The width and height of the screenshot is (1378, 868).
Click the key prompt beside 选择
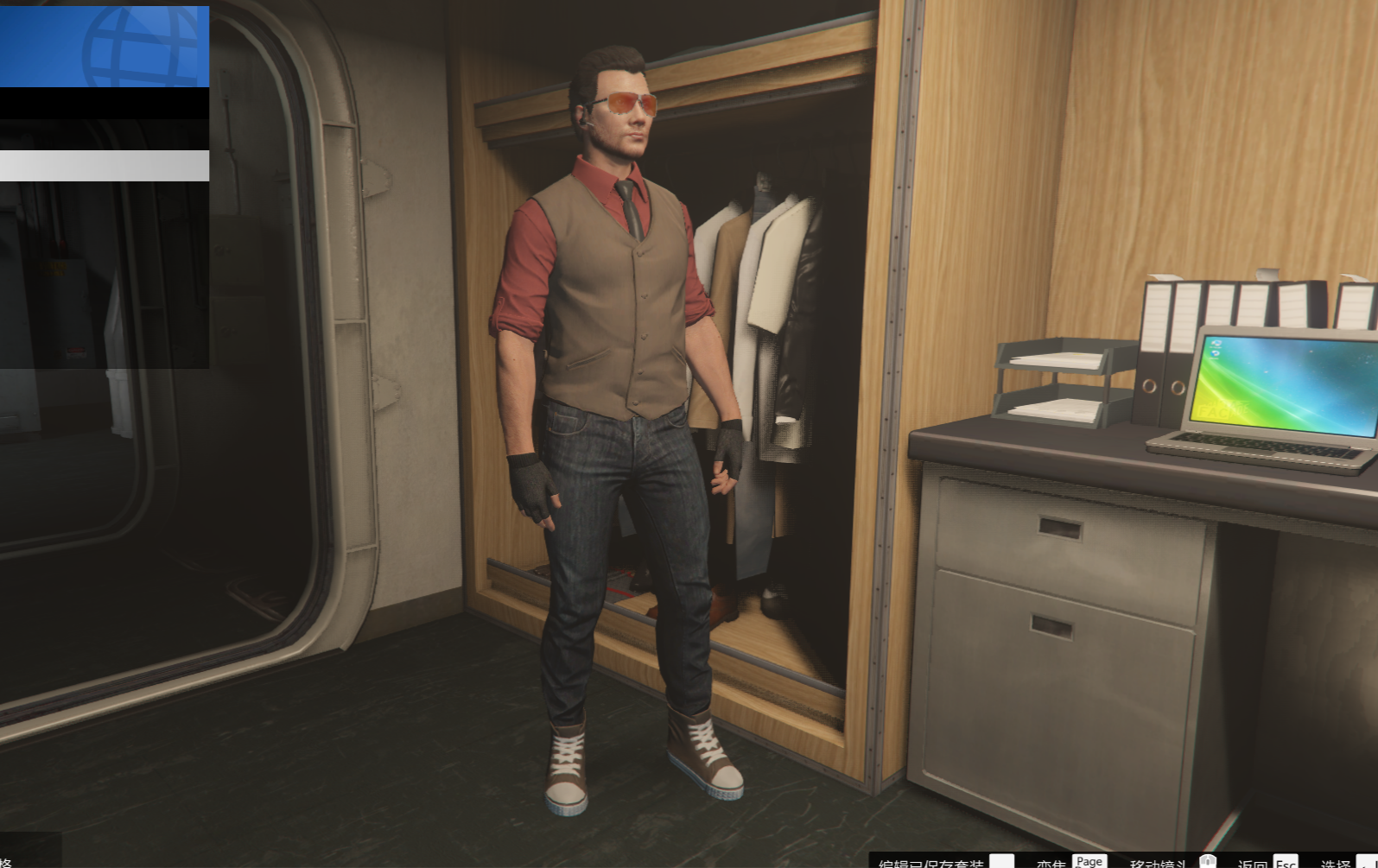1369,861
